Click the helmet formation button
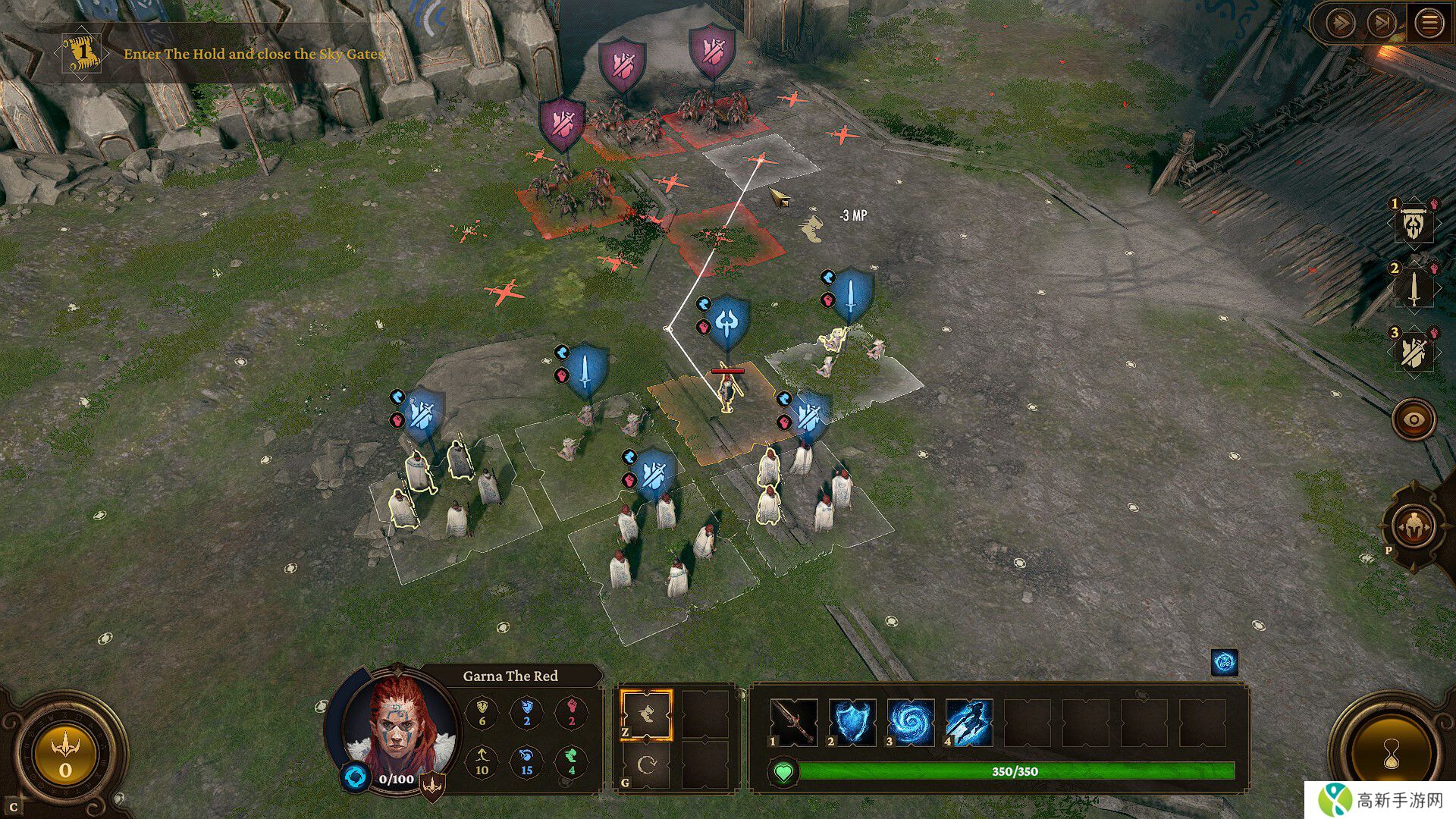This screenshot has height=819, width=1456. pos(1414,526)
